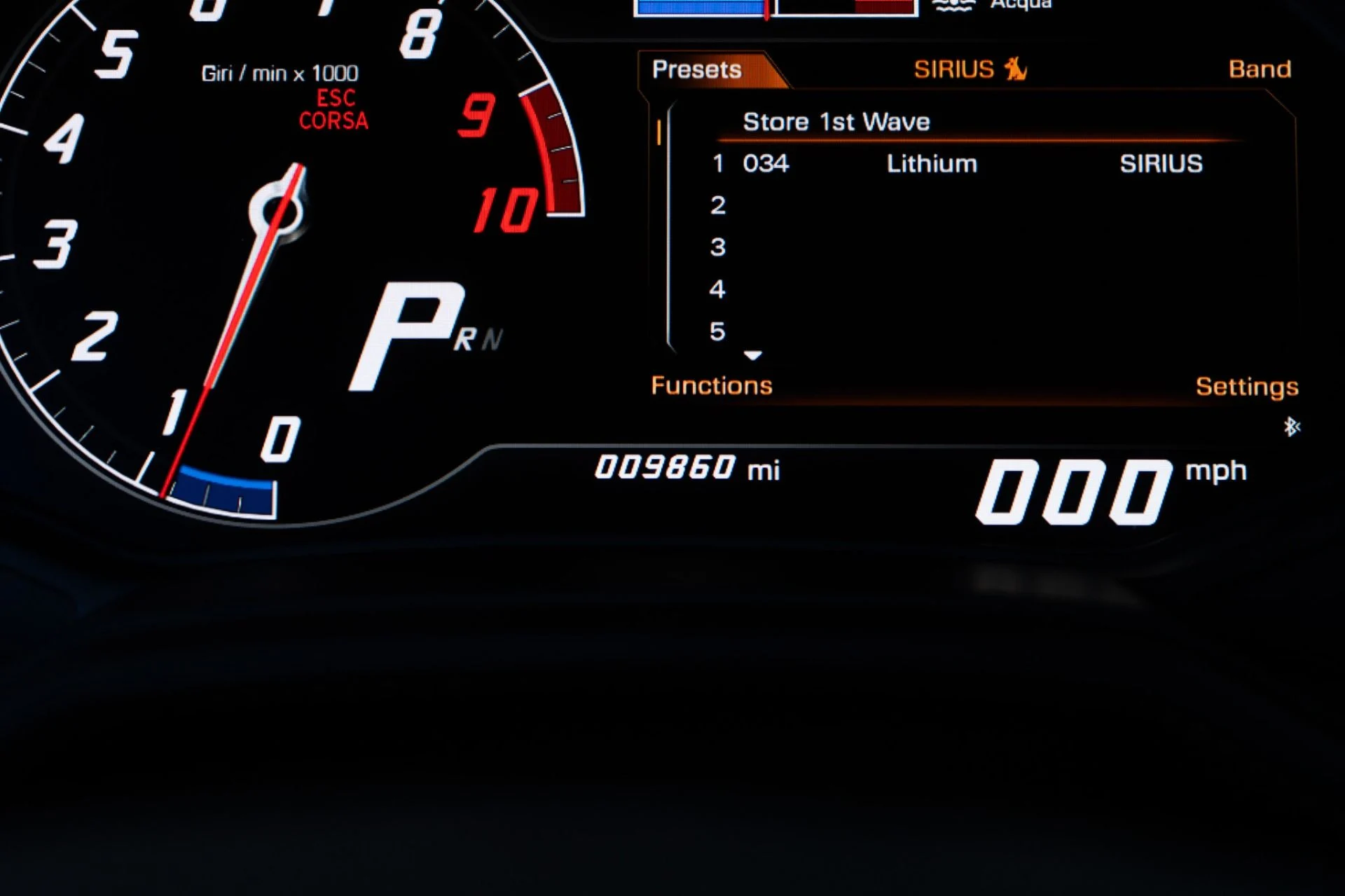Click the SIRIUS dog logo icon
The height and width of the screenshot is (896, 1345).
click(x=1014, y=68)
